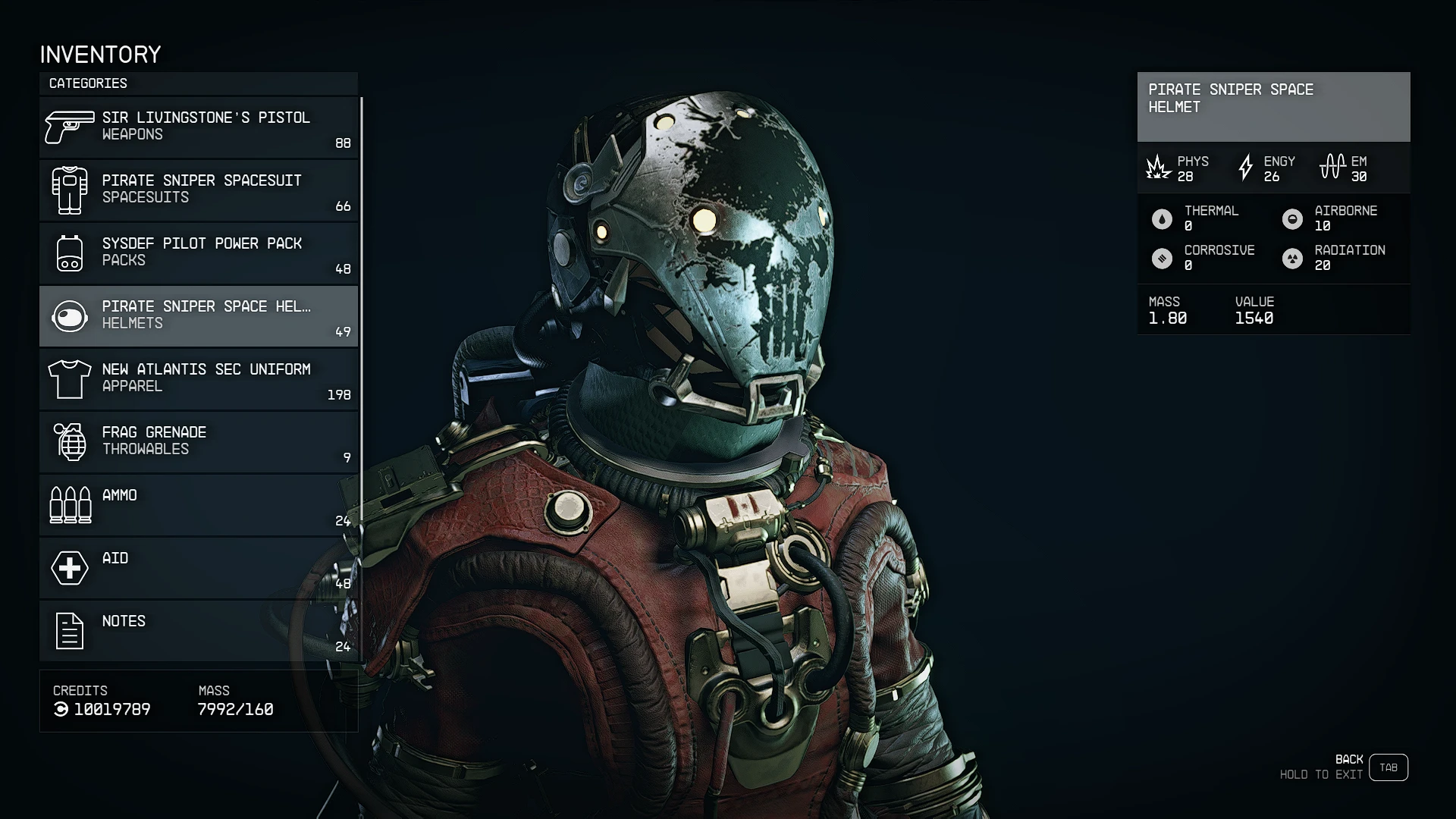Select the Pirate Sniper Spacesuit row
1456x819 pixels.
pos(199,190)
